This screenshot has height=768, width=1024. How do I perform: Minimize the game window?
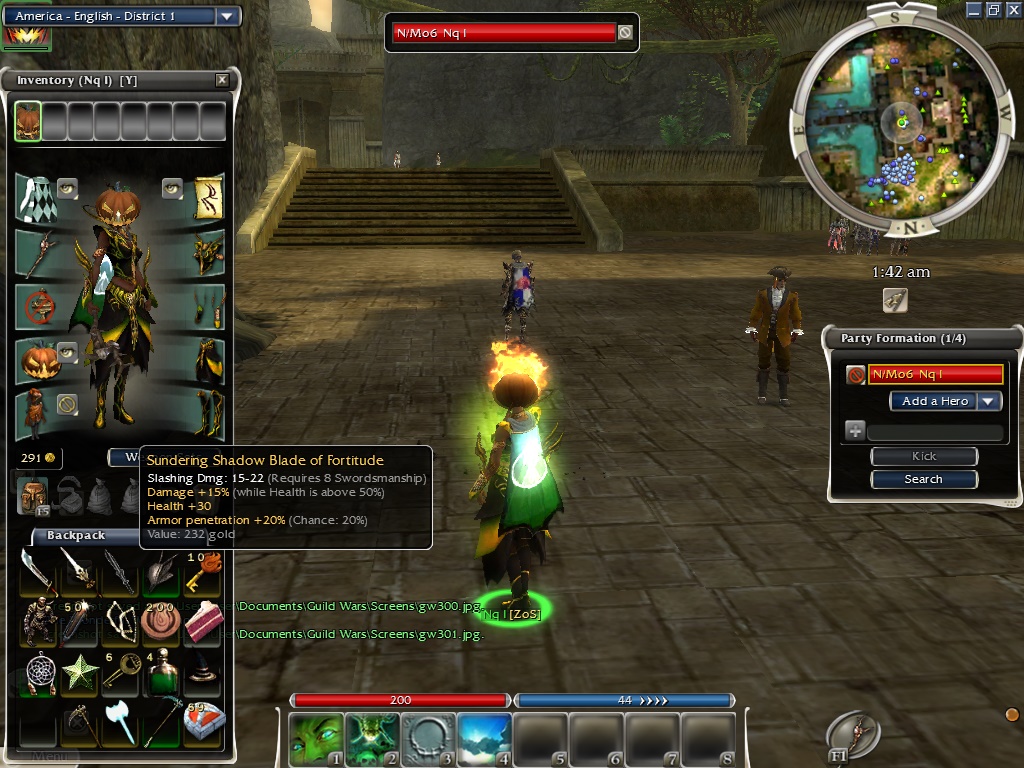click(975, 9)
